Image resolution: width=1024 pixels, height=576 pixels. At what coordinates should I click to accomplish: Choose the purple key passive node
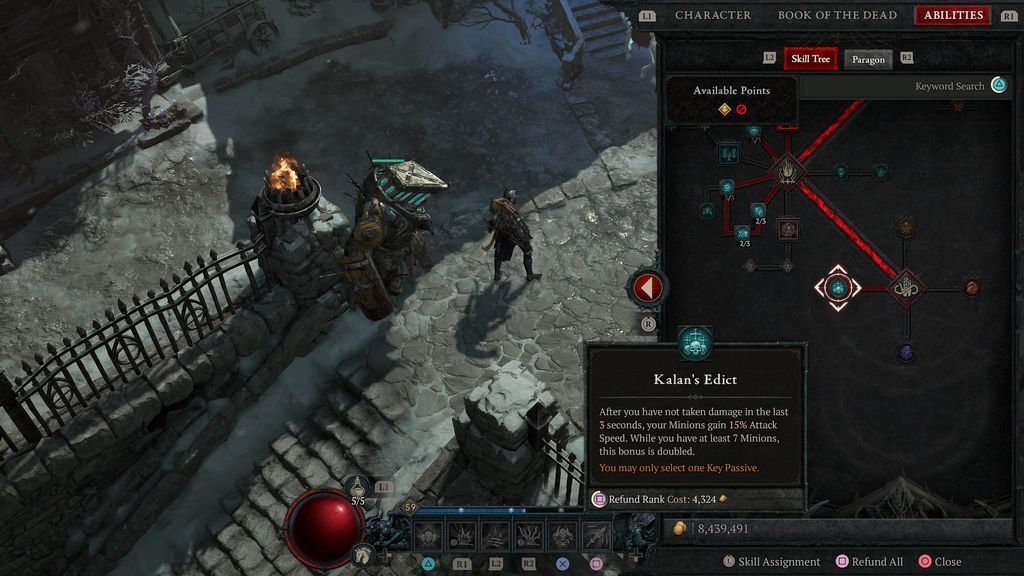click(907, 352)
